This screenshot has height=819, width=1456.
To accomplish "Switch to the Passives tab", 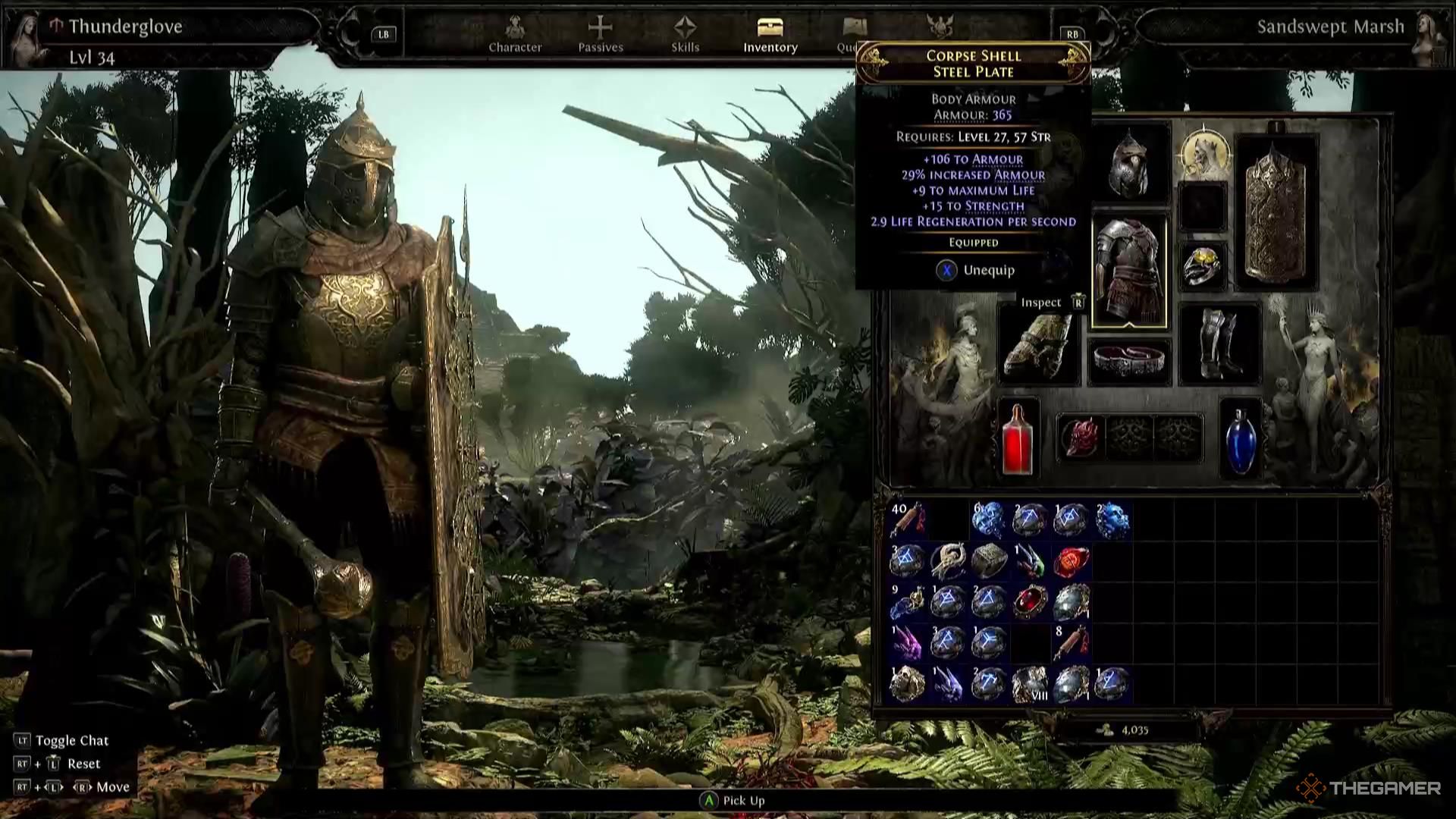I will click(600, 35).
